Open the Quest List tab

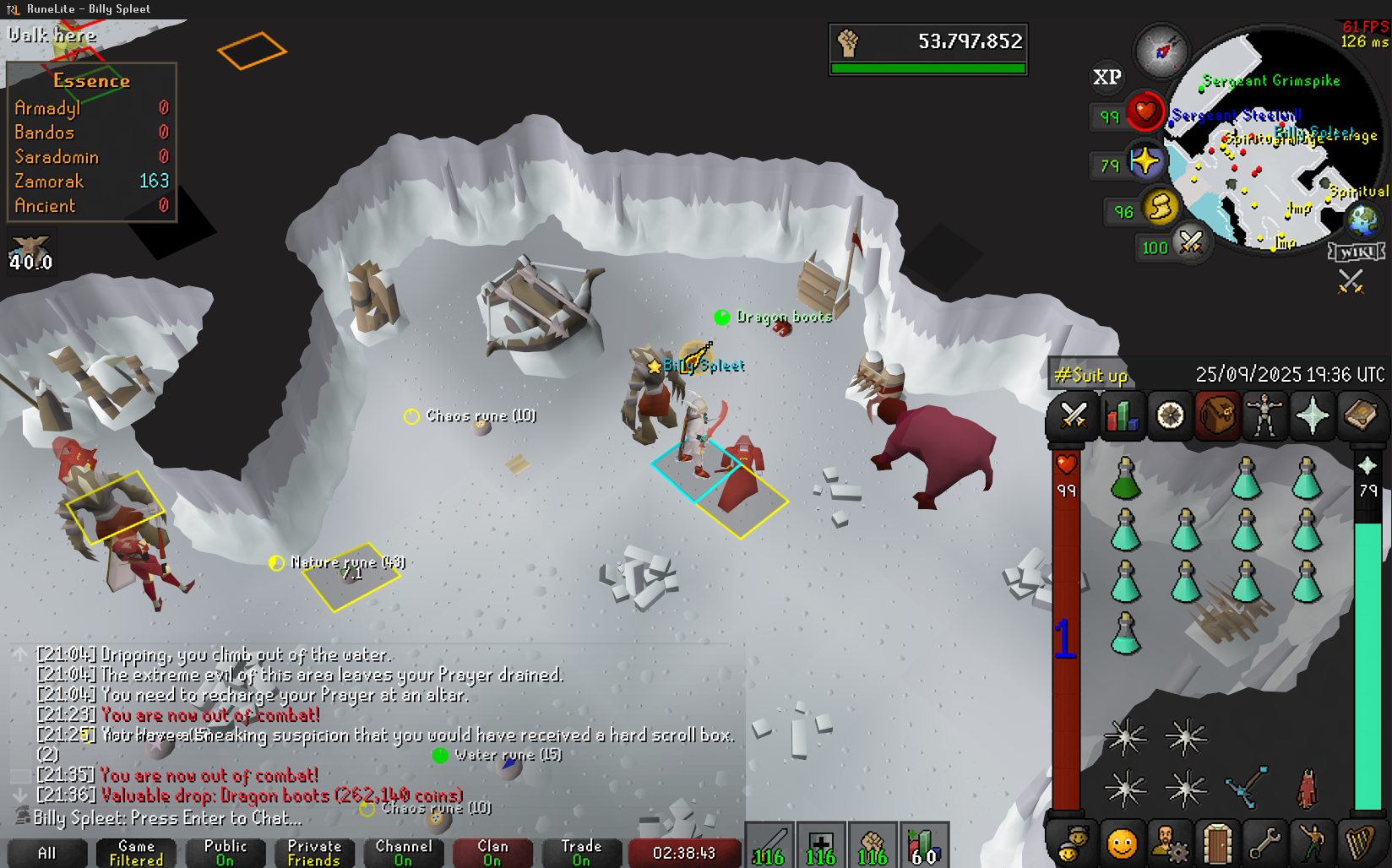pos(1170,415)
